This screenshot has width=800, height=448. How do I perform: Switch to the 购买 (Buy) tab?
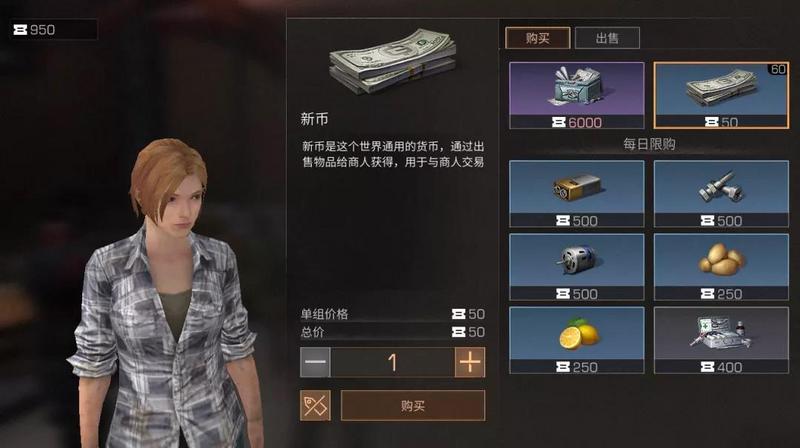pos(537,38)
